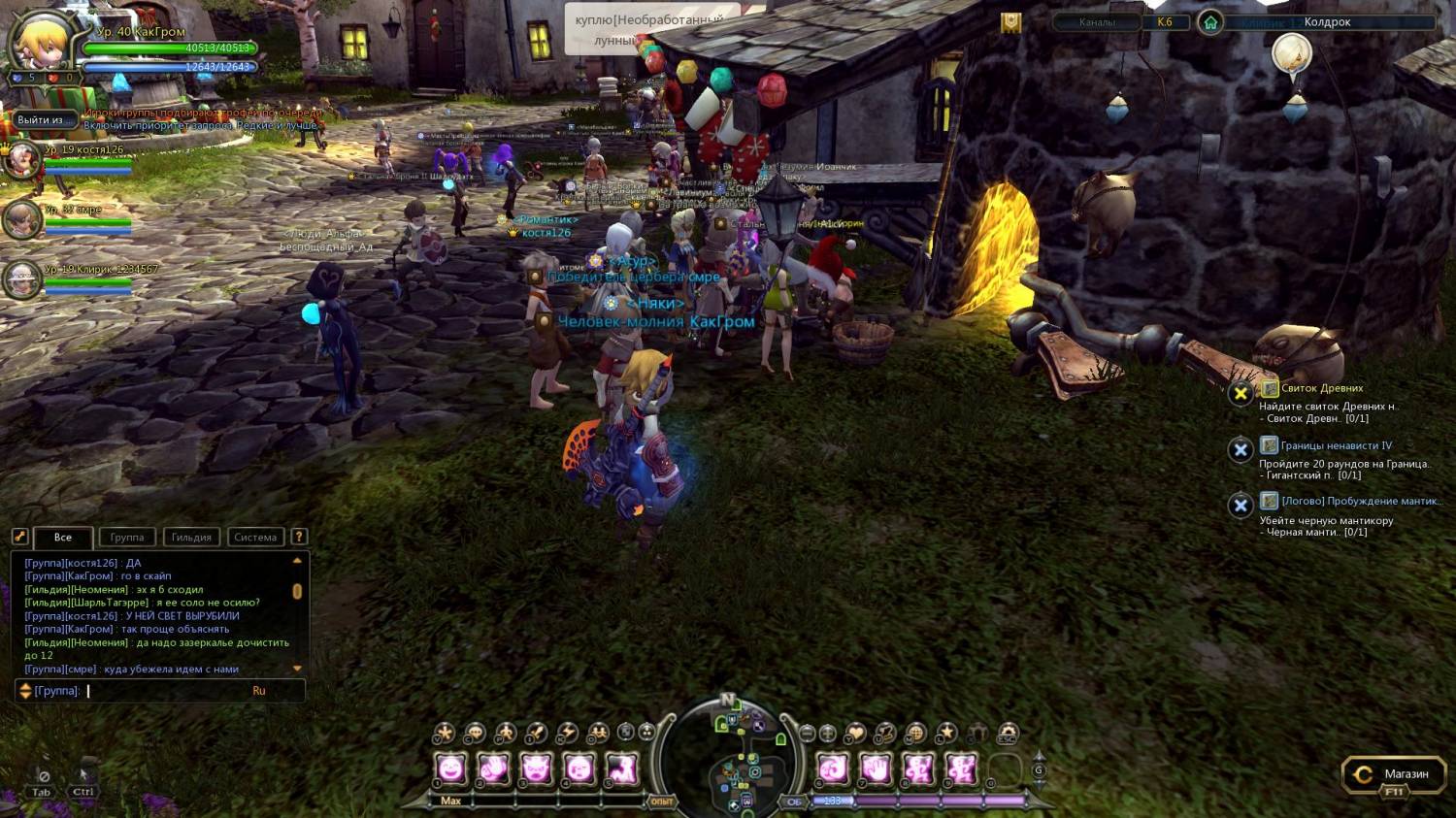Select the Границы ненависти IV quest entry
Image resolution: width=1456 pixels, height=818 pixels.
pos(1336,445)
